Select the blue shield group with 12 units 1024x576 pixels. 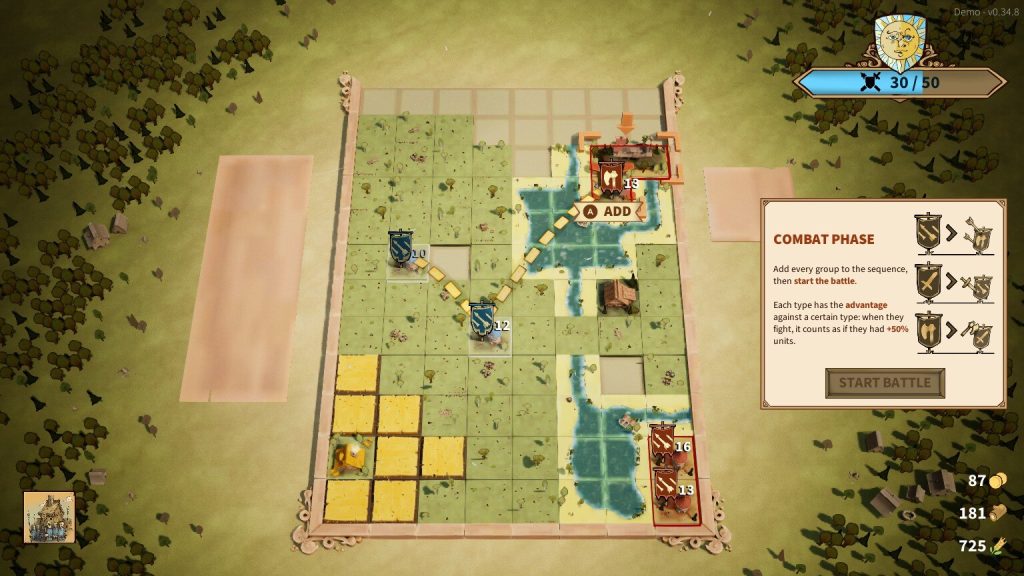tap(483, 319)
